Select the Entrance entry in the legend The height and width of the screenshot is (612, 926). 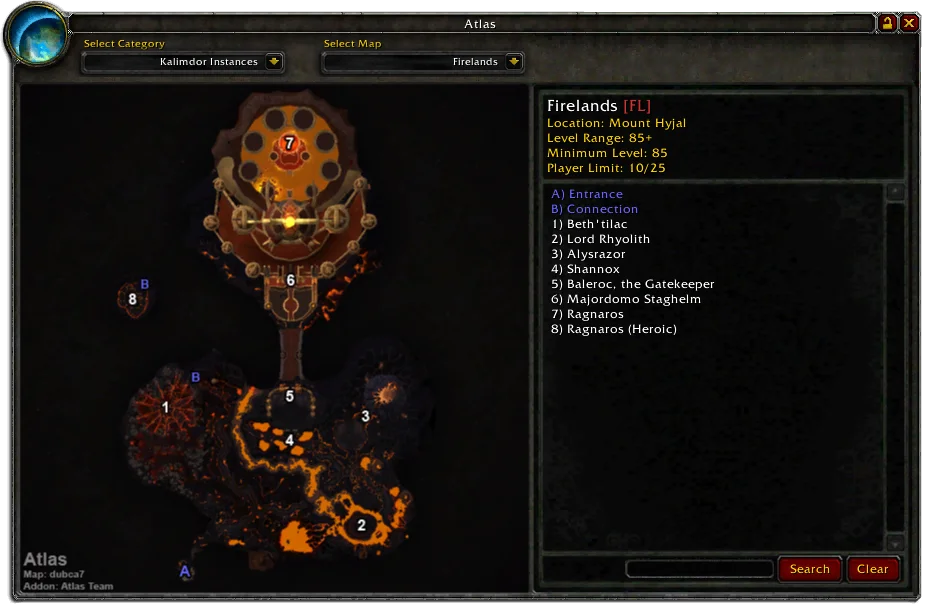(x=587, y=194)
